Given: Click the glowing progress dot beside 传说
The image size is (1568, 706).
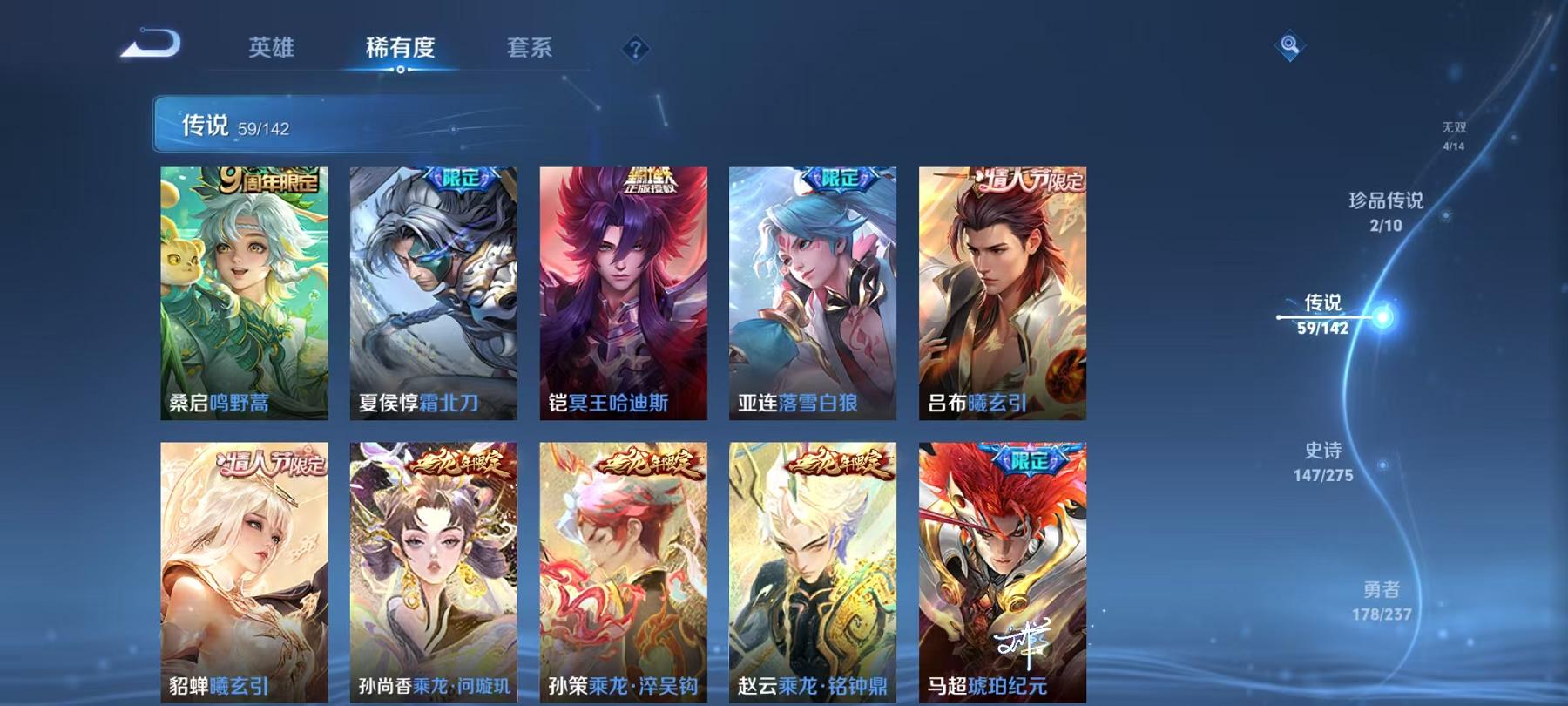Looking at the screenshot, I should 1382,319.
